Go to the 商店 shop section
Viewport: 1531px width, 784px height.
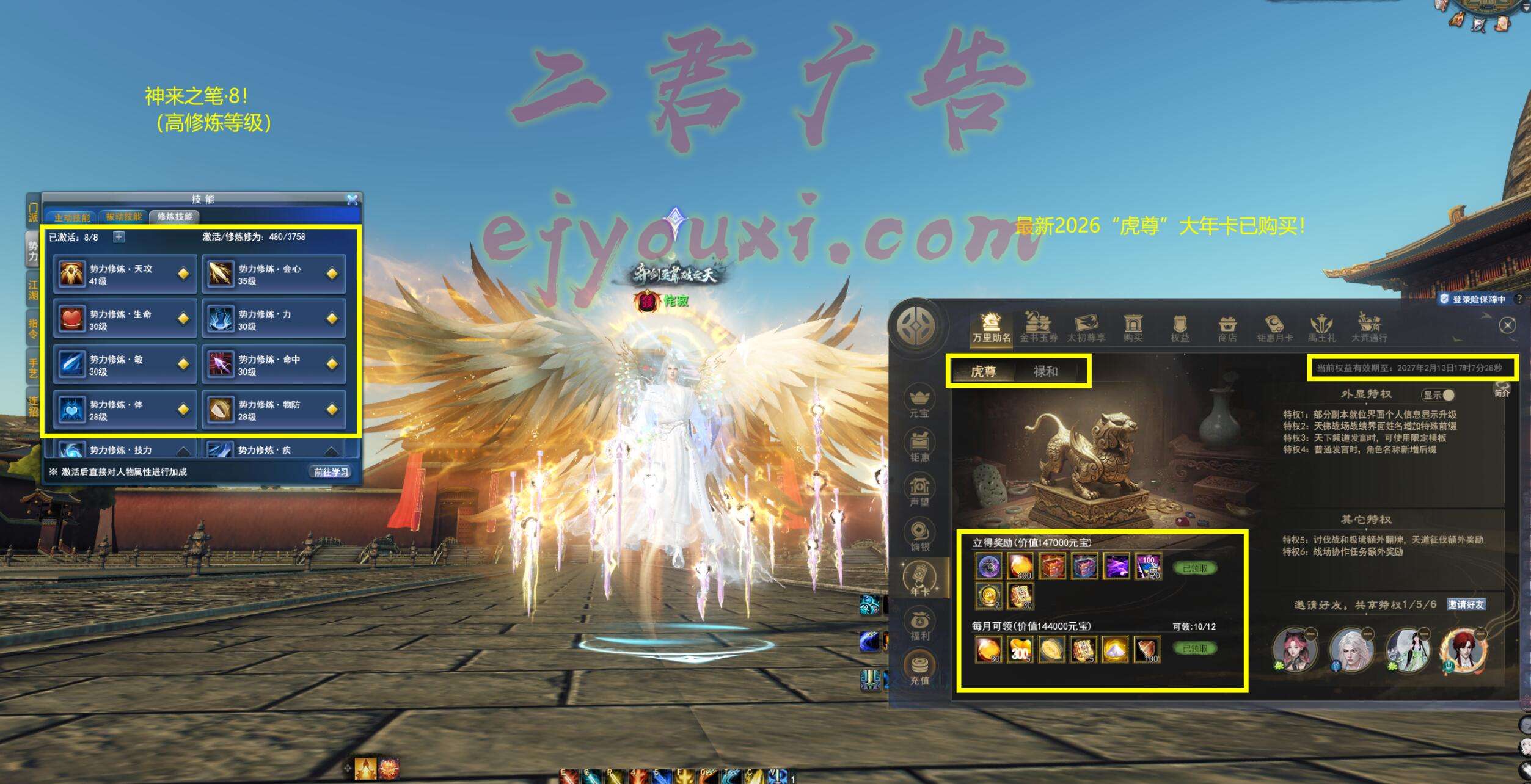[x=1227, y=328]
